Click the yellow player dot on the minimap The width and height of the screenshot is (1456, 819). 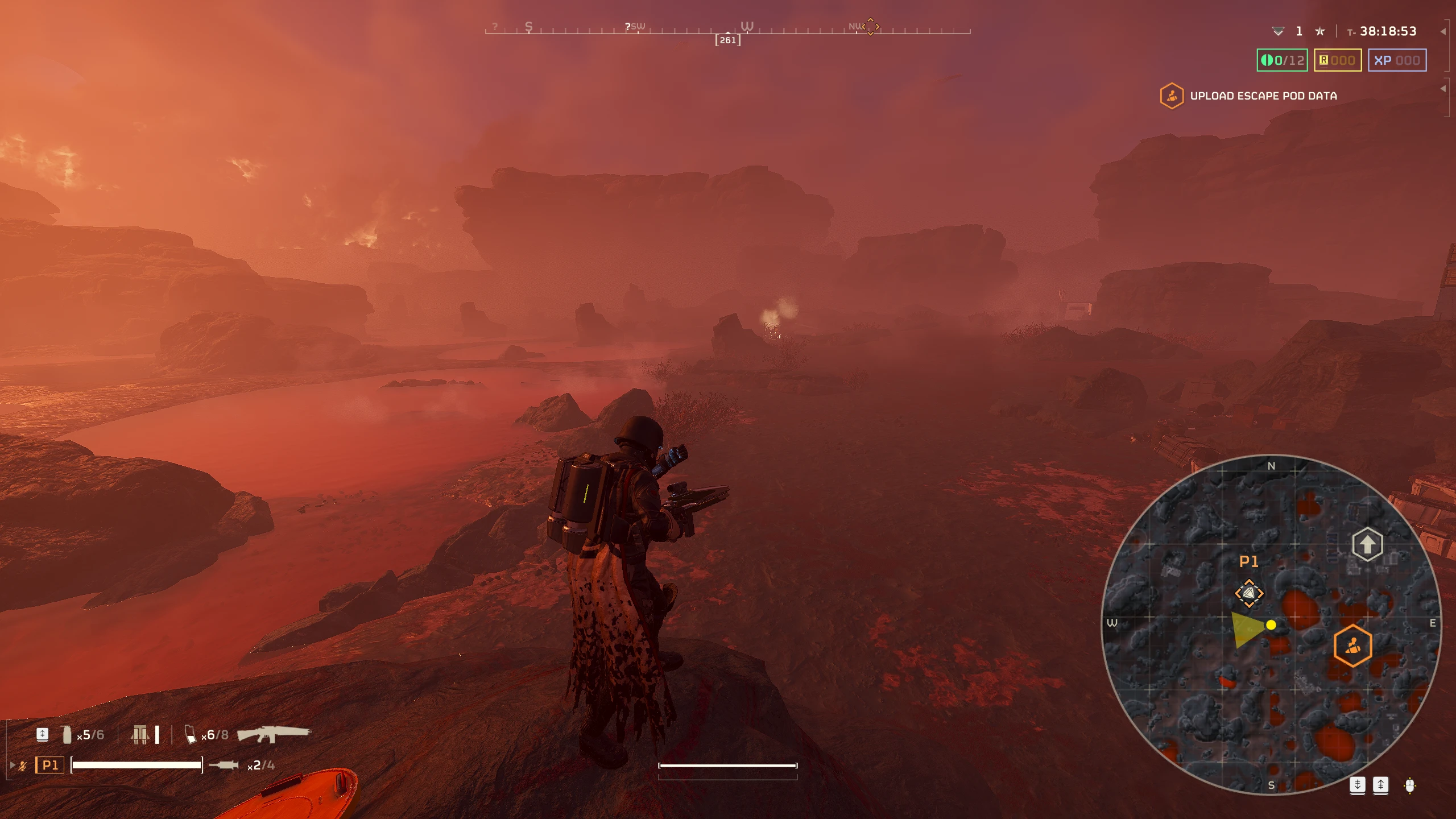pos(1271,625)
